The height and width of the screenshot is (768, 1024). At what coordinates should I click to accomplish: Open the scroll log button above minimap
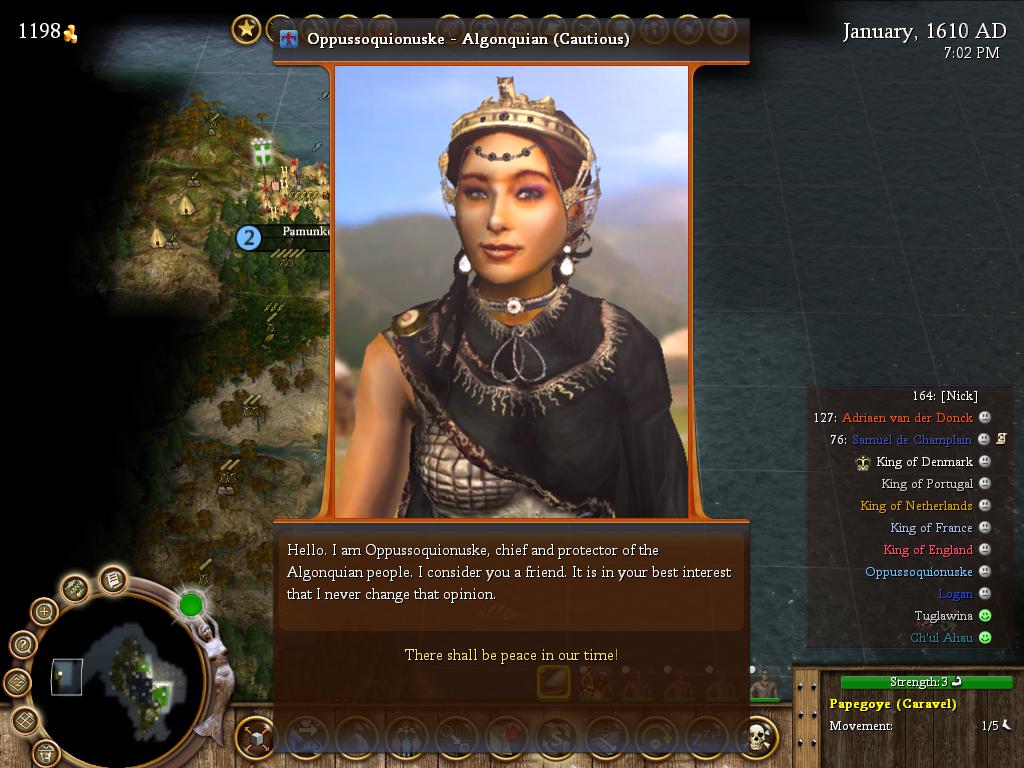[112, 579]
